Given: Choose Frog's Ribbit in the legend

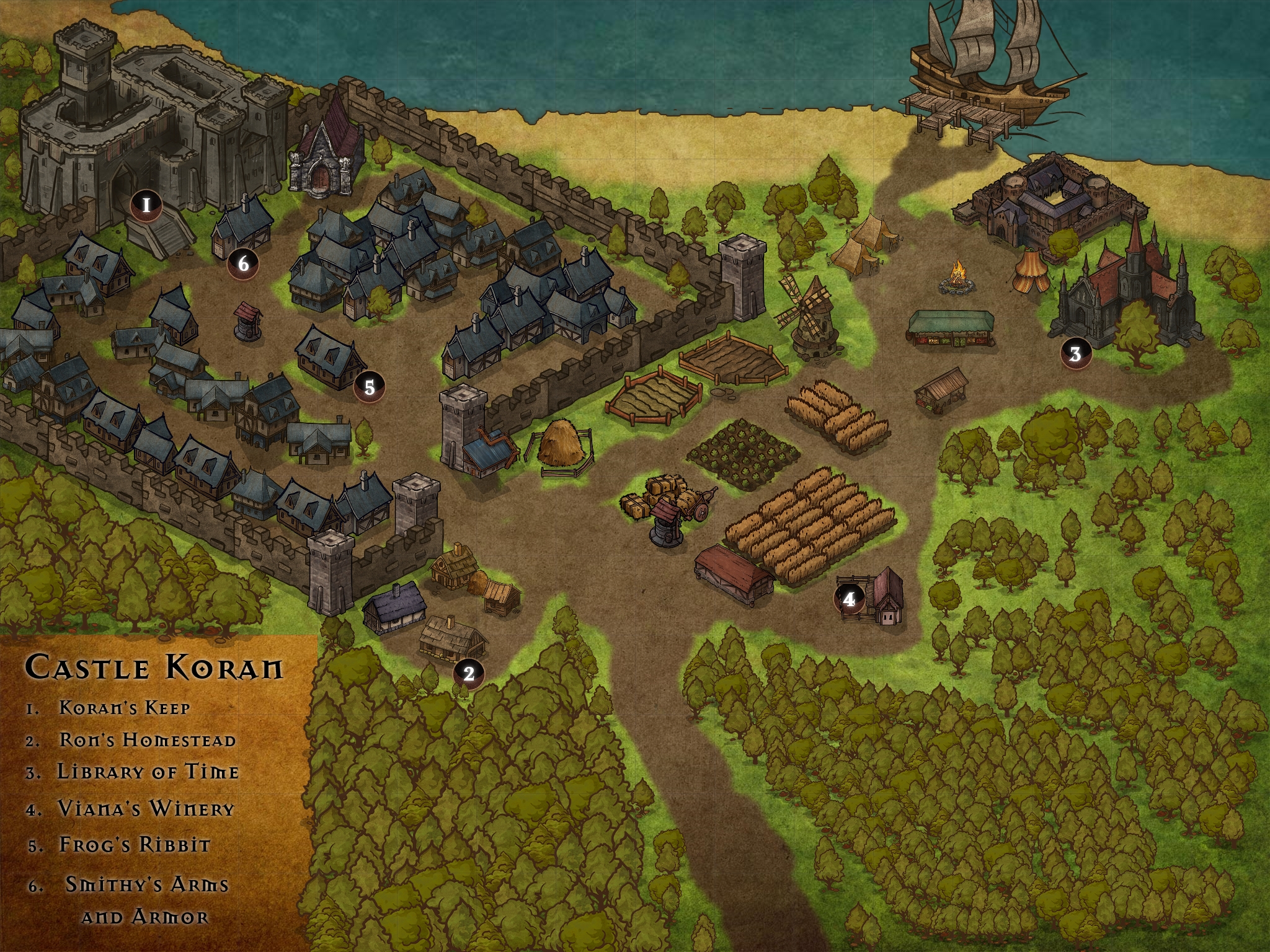Looking at the screenshot, I should pyautogui.click(x=135, y=845).
